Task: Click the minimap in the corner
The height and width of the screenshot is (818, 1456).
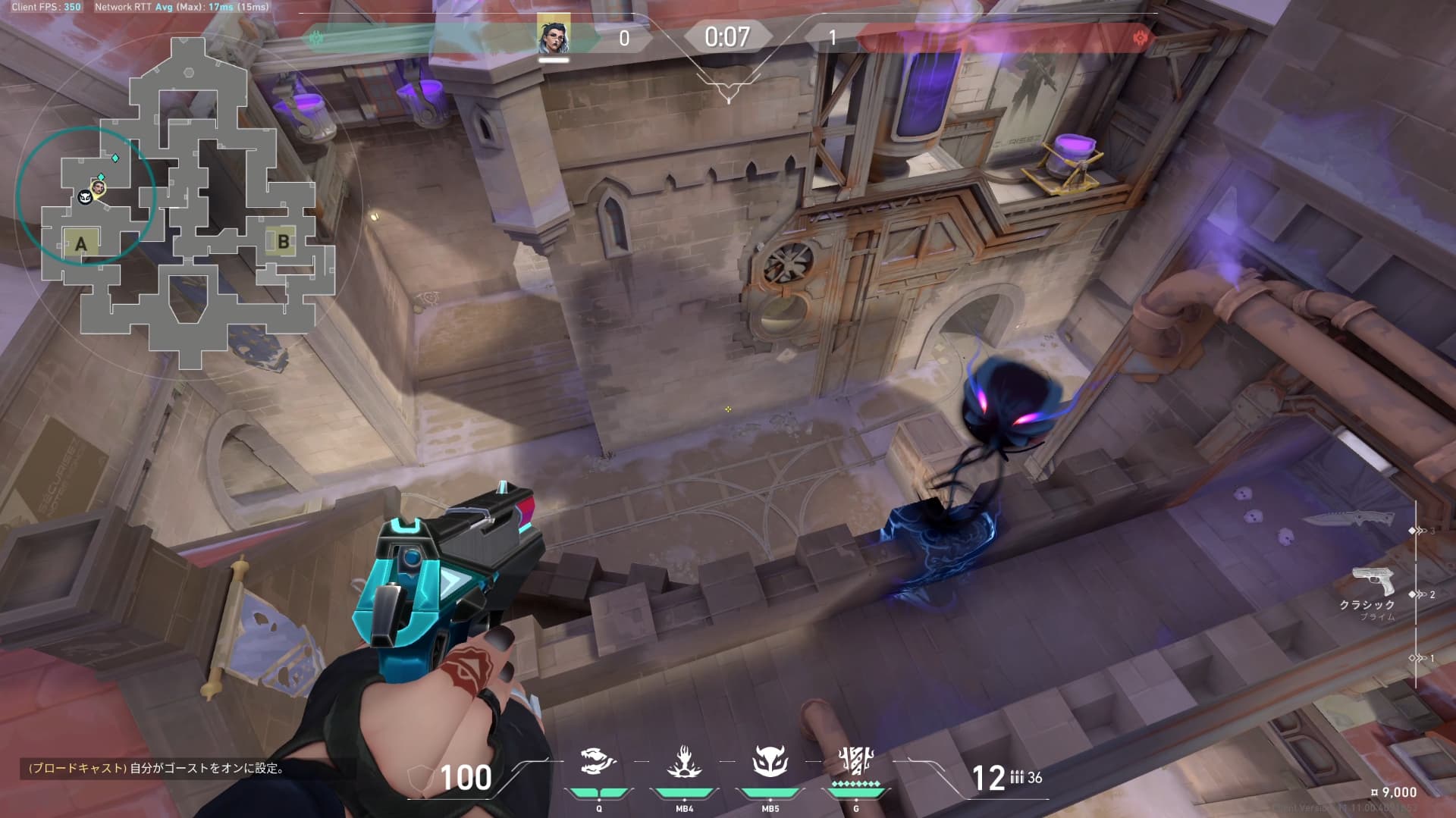Action: click(190, 197)
